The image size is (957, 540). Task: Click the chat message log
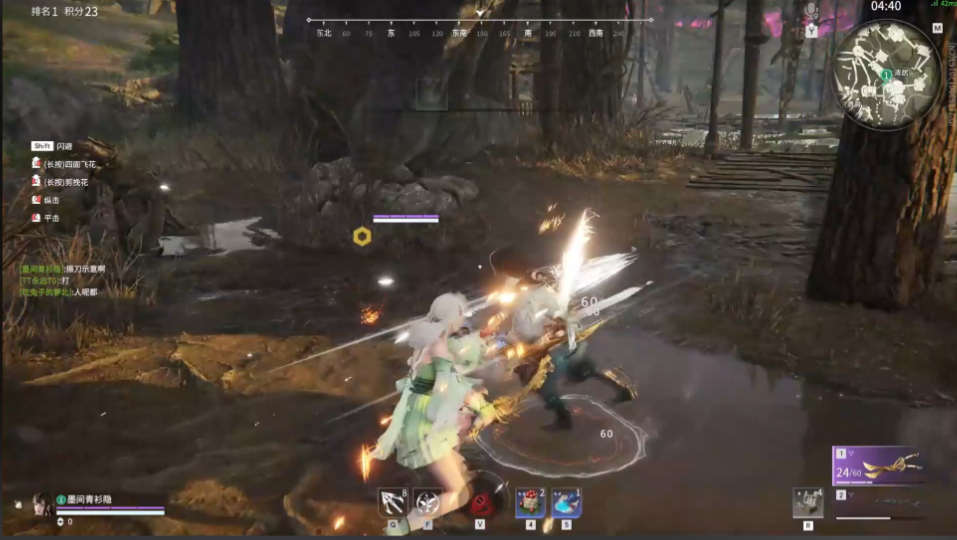coord(70,280)
